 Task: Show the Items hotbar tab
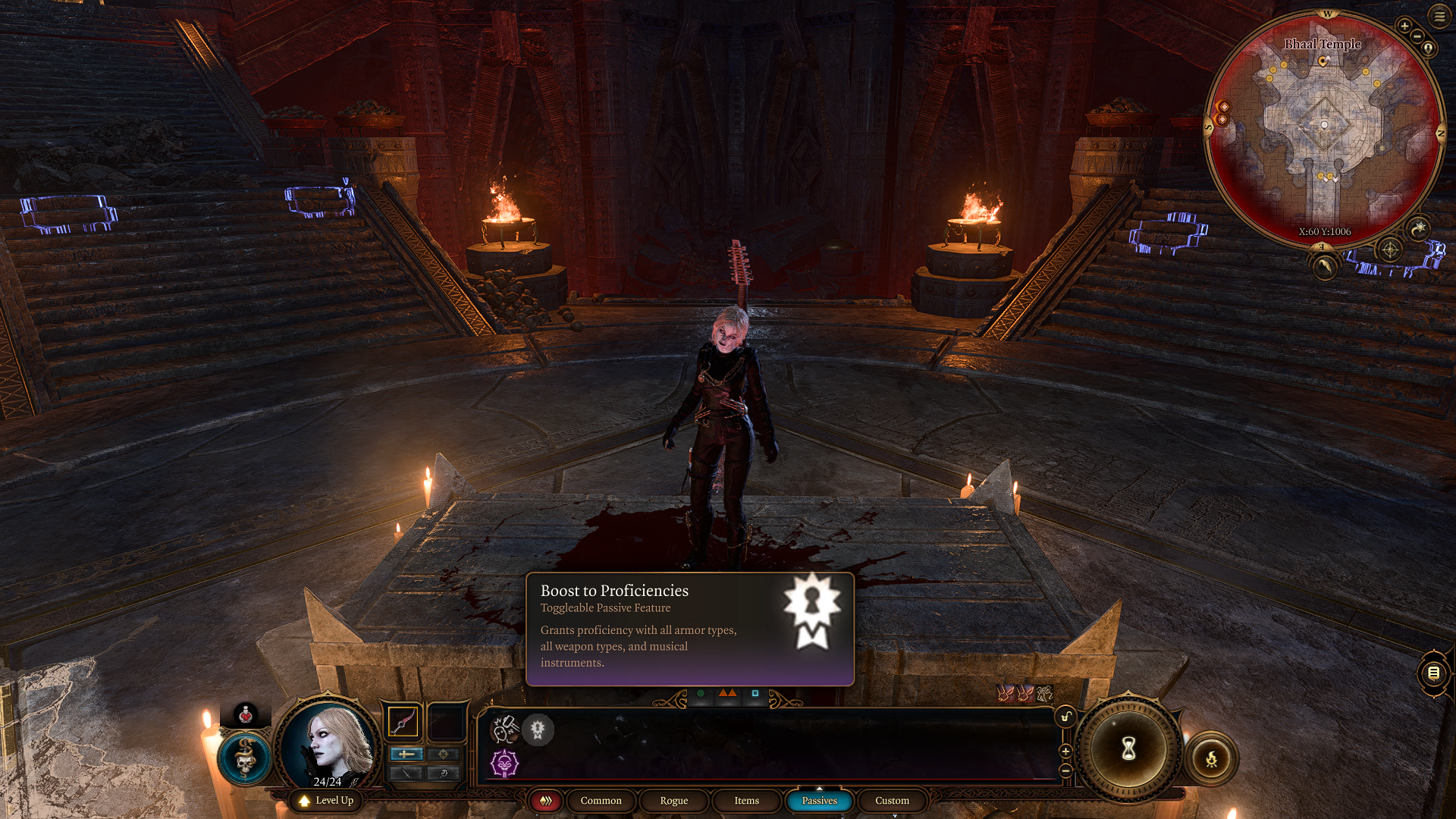point(746,801)
